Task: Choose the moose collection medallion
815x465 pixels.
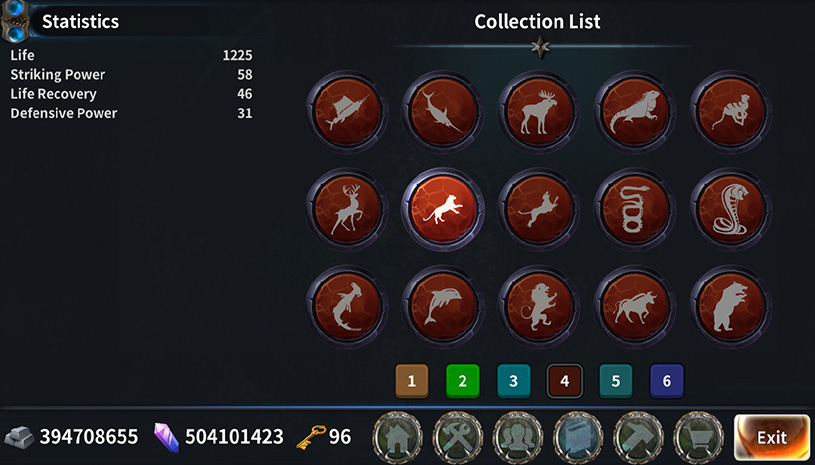Action: pos(538,110)
